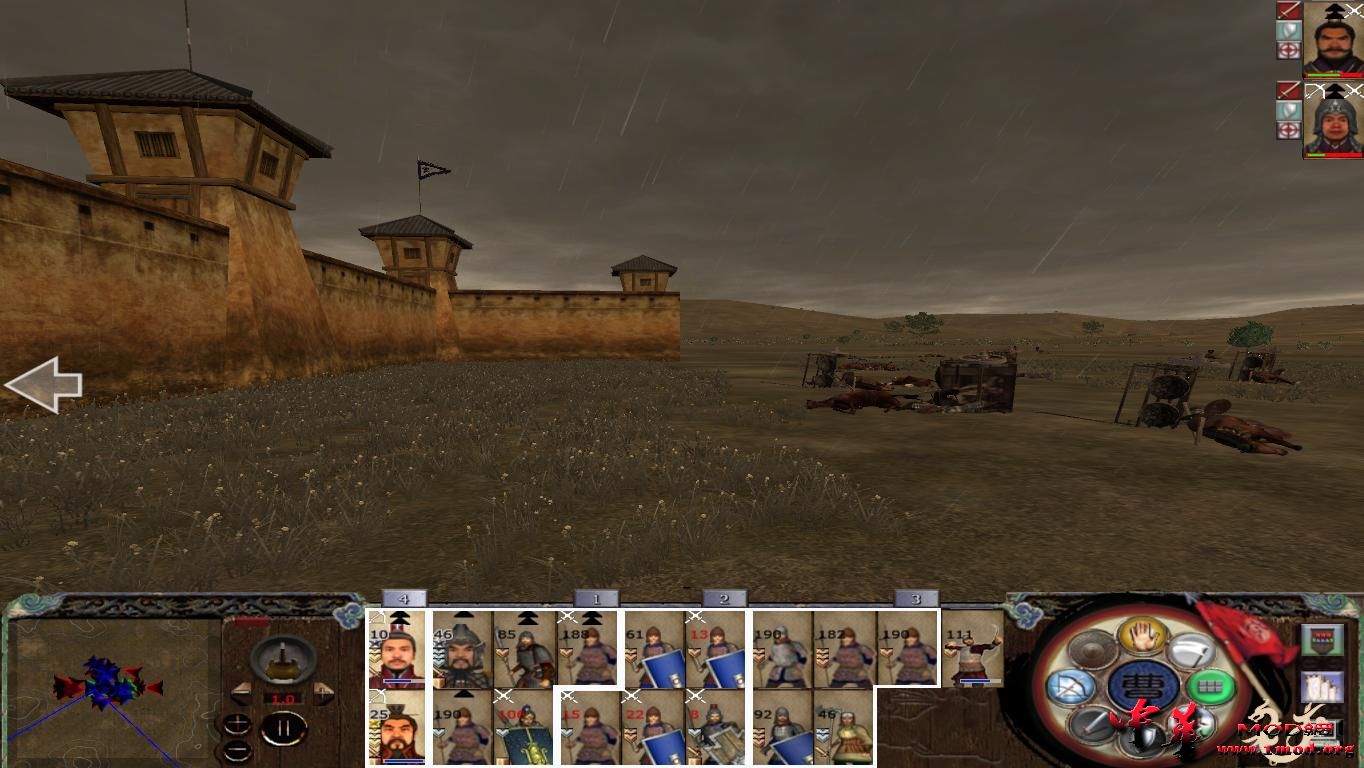The height and width of the screenshot is (768, 1364).
Task: Toggle the fire-at-will target icon beside top portrait
Action: click(x=1287, y=48)
